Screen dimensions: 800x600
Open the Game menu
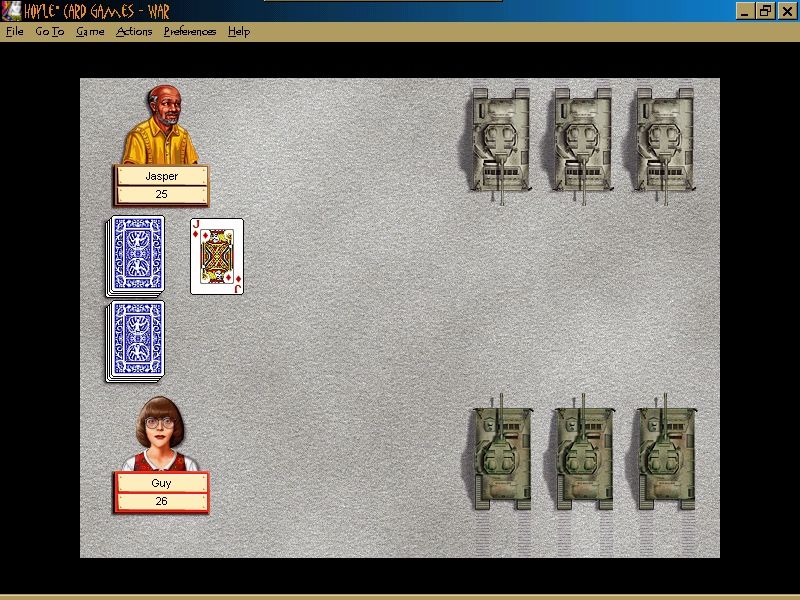[90, 31]
